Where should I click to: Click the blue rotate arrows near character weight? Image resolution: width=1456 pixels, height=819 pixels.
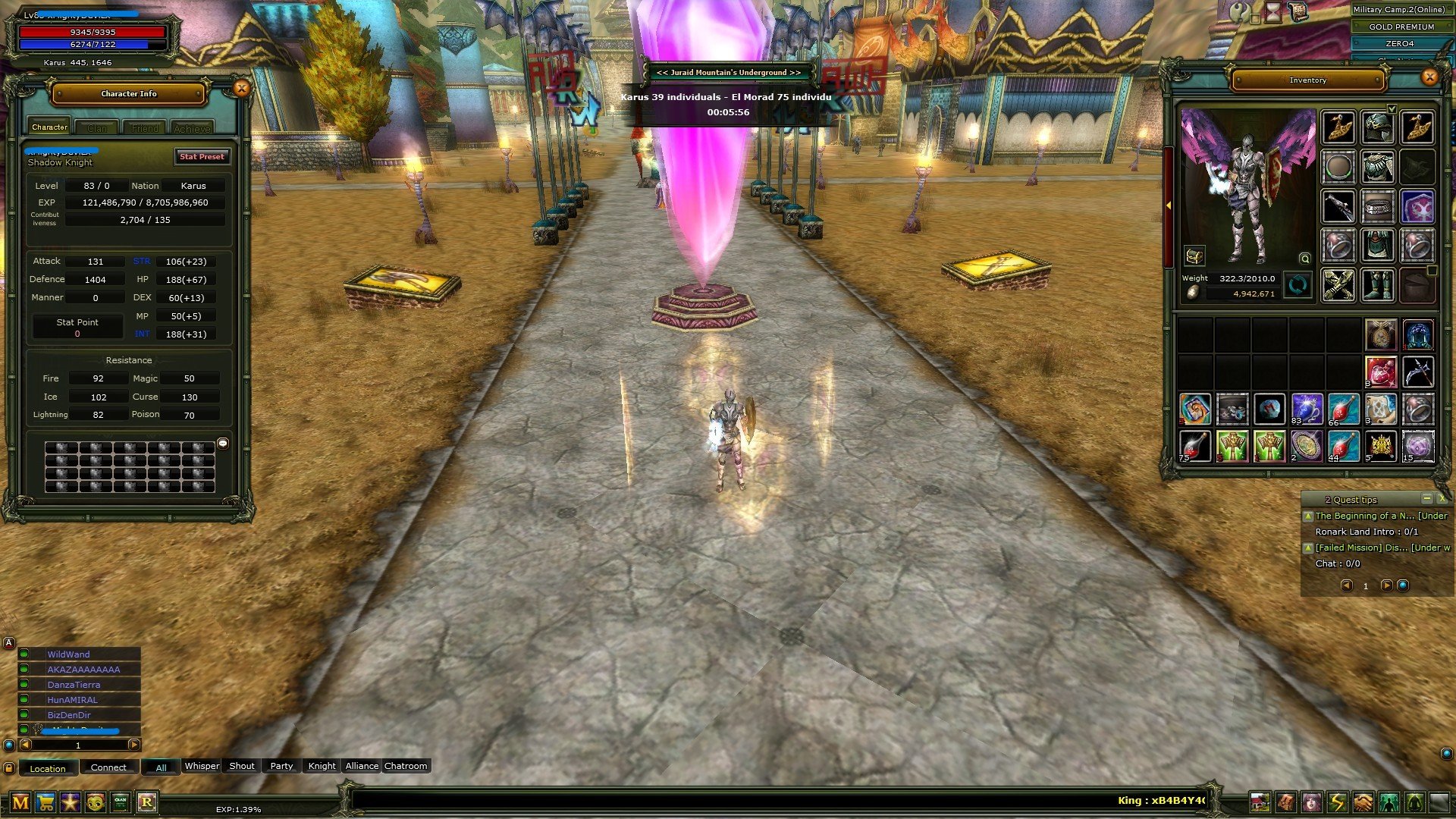[1298, 284]
